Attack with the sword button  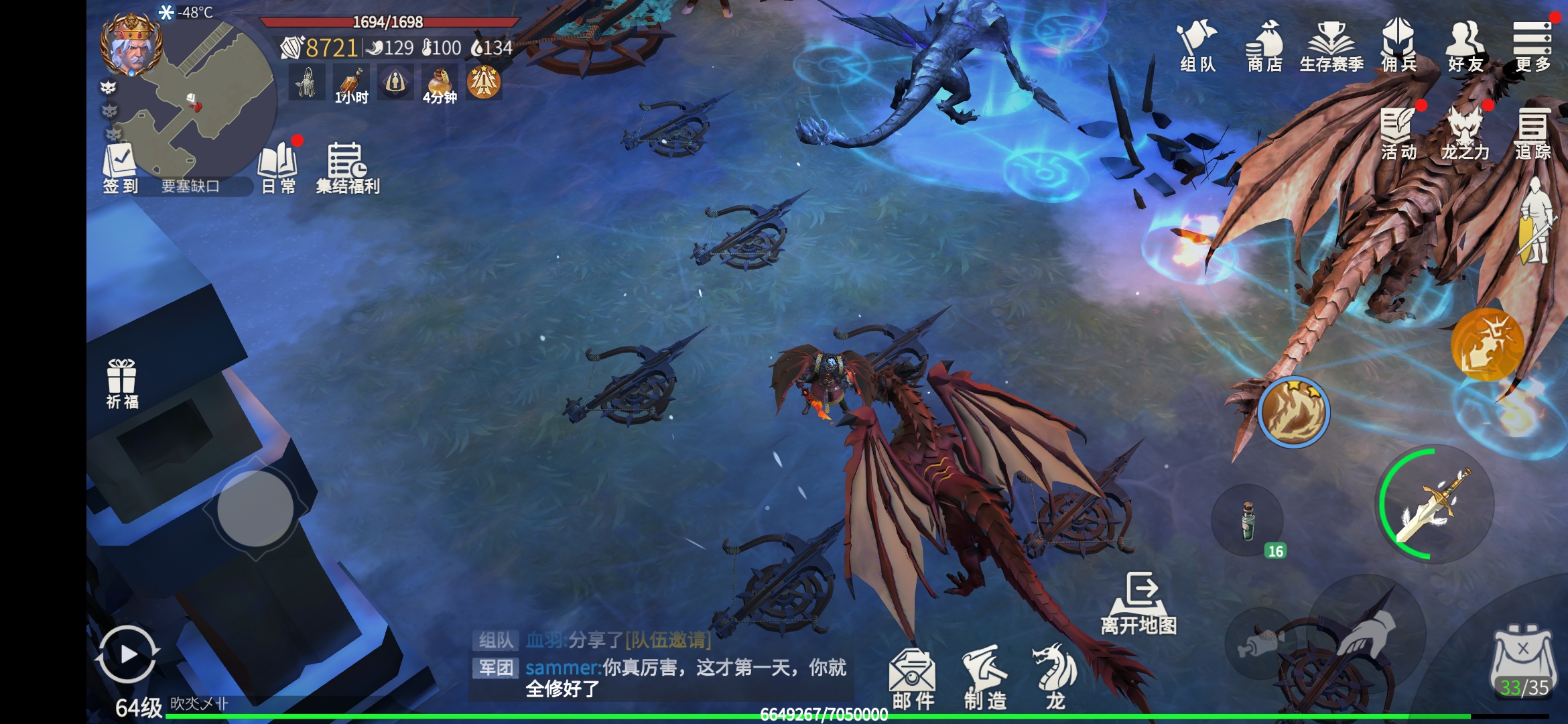tap(1435, 505)
